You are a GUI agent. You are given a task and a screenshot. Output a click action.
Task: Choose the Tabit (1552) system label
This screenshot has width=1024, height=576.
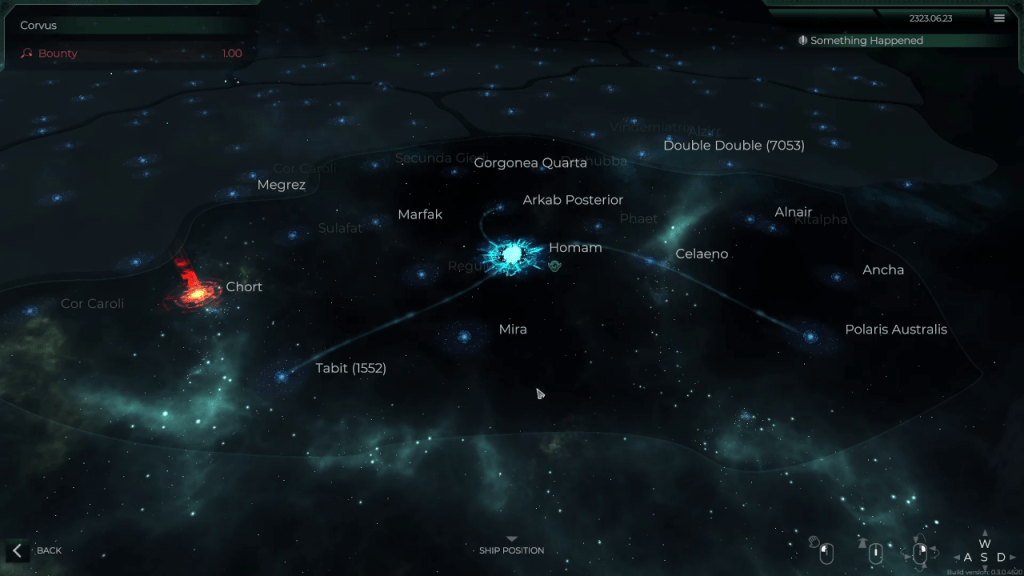click(x=350, y=368)
